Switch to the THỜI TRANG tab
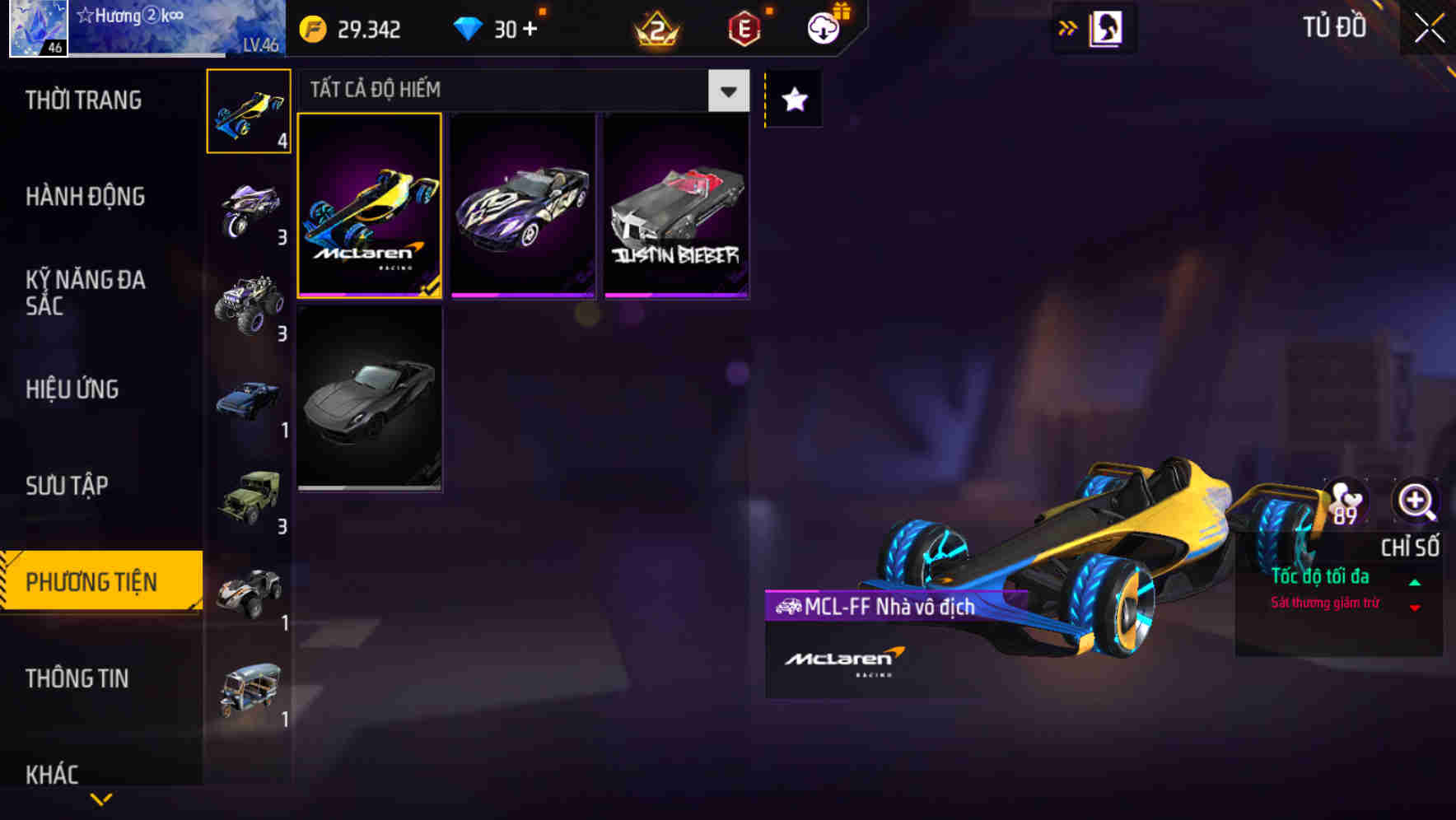This screenshot has width=1456, height=820. tap(82, 100)
